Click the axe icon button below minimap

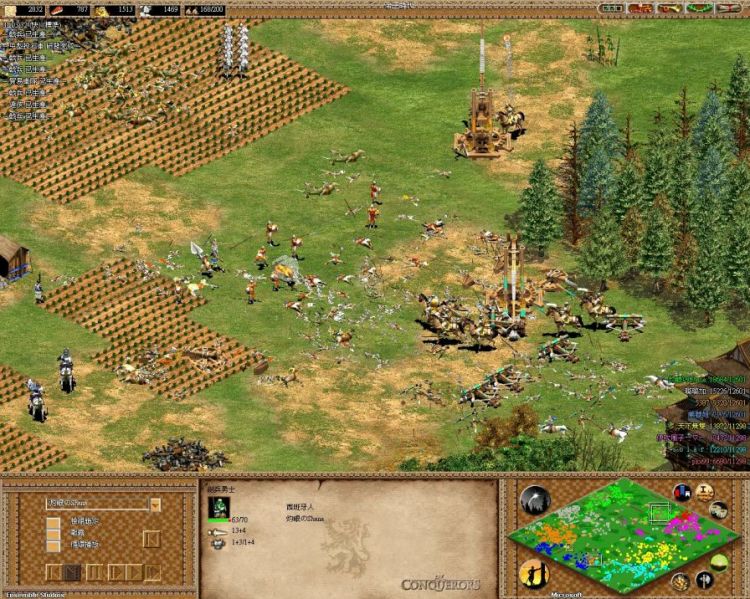(705, 580)
